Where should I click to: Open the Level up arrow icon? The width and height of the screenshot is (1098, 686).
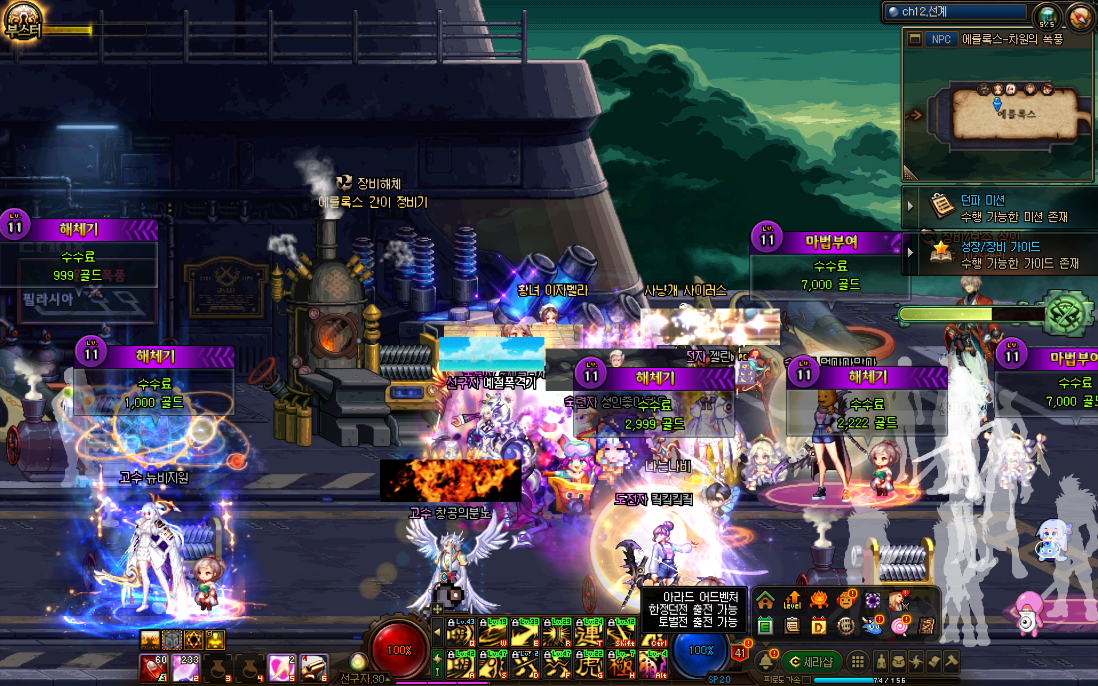[x=792, y=601]
